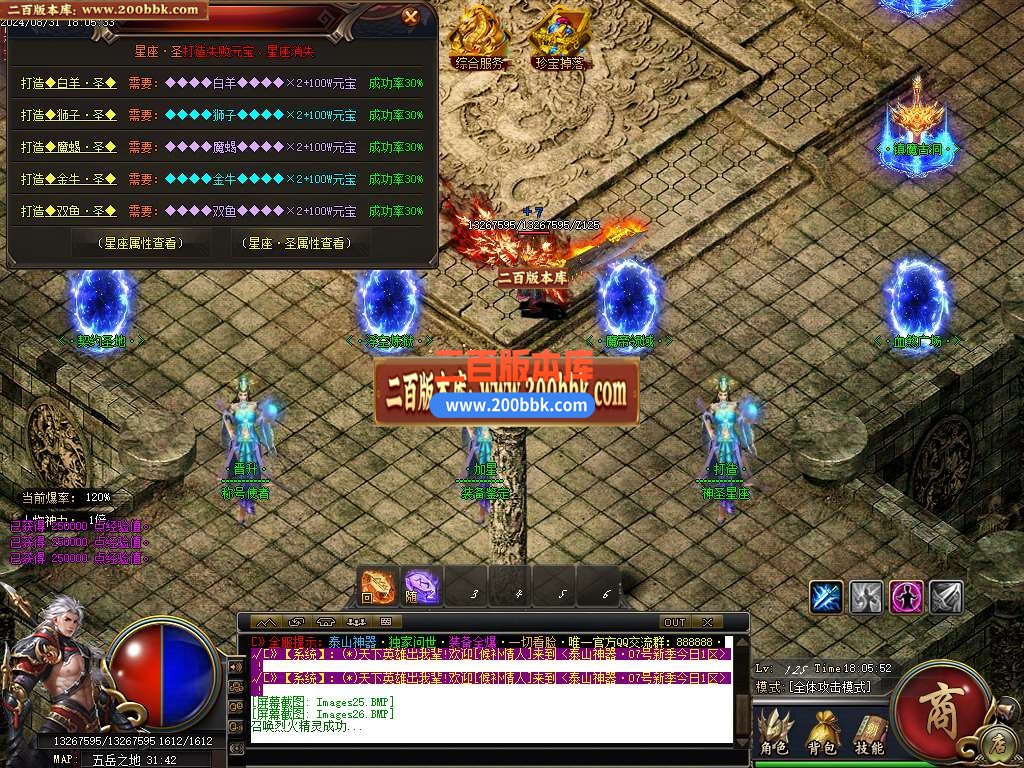Toggle the 全体攻击模式 attack mode
This screenshot has width=1024, height=768.
[x=828, y=687]
